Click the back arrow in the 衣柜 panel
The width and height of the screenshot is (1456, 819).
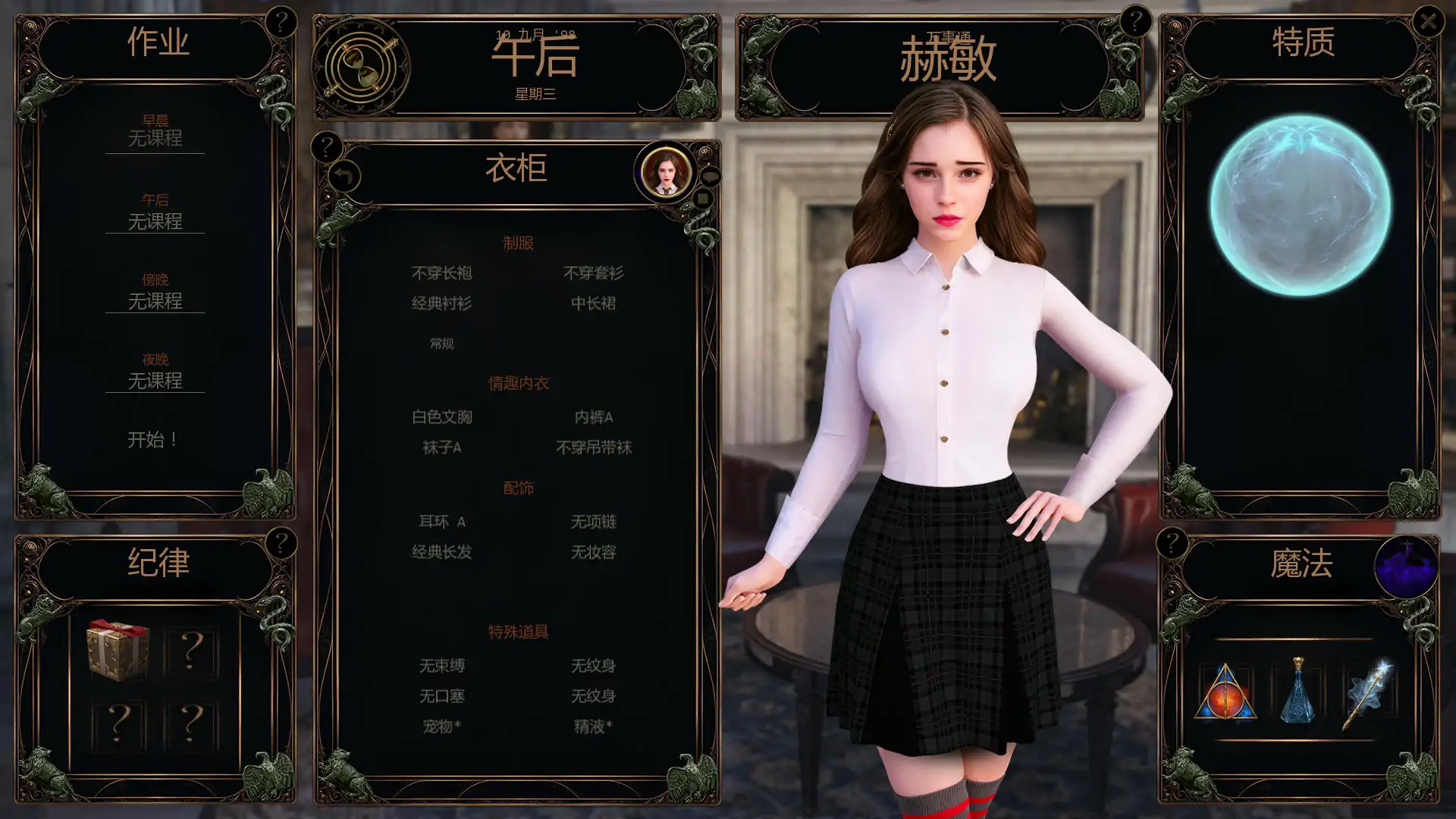[344, 176]
